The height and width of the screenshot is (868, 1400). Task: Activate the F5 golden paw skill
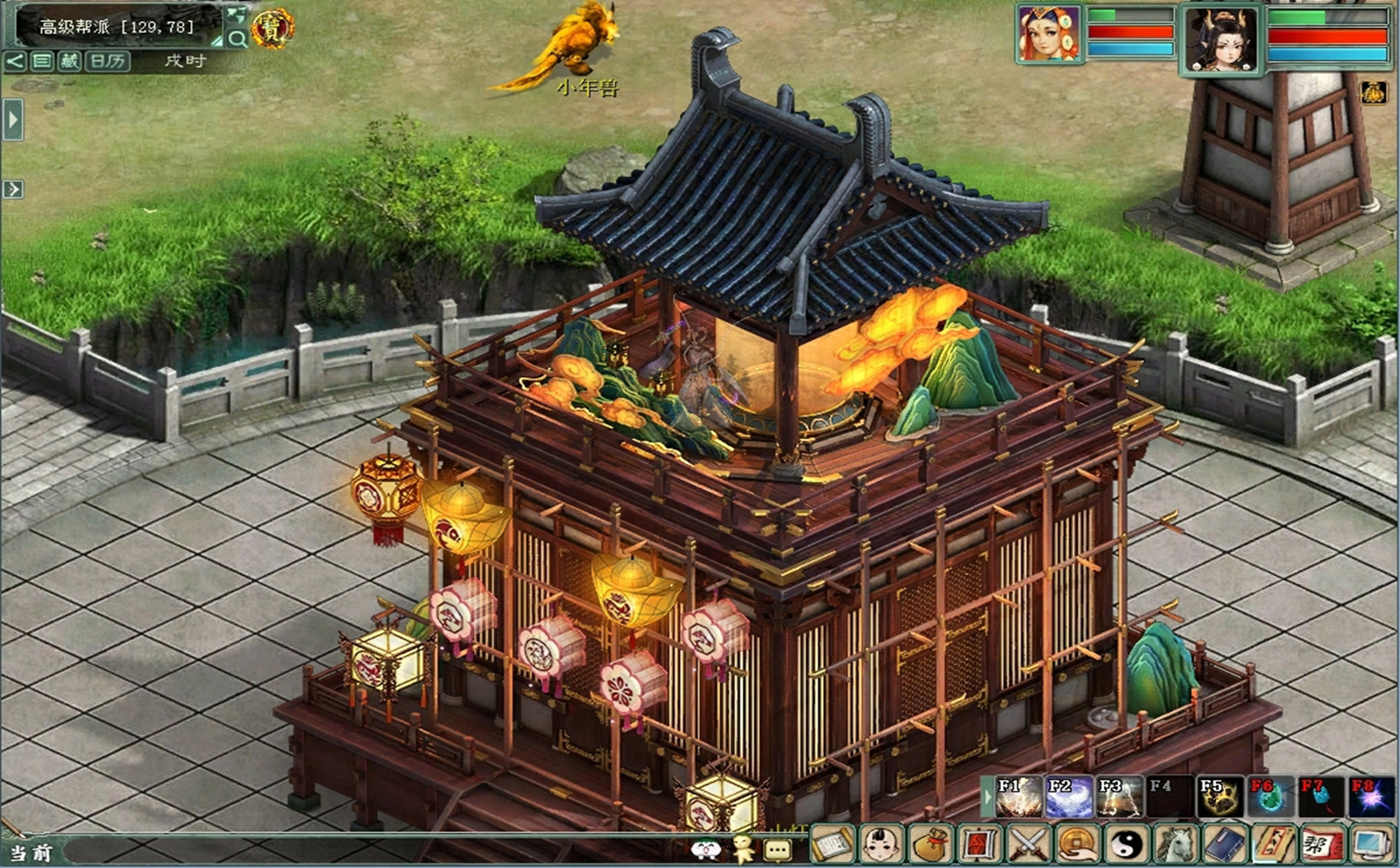(1219, 796)
